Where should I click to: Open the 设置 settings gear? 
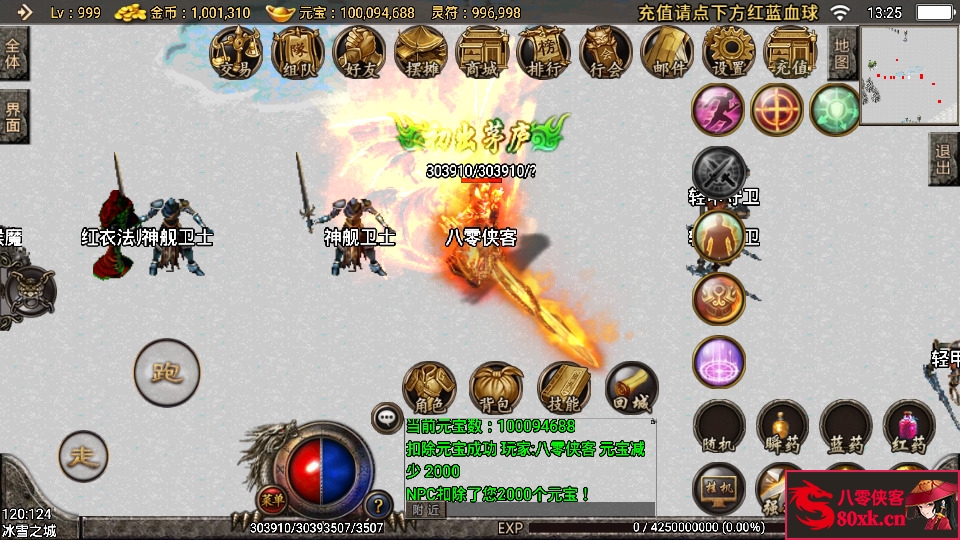tap(729, 51)
